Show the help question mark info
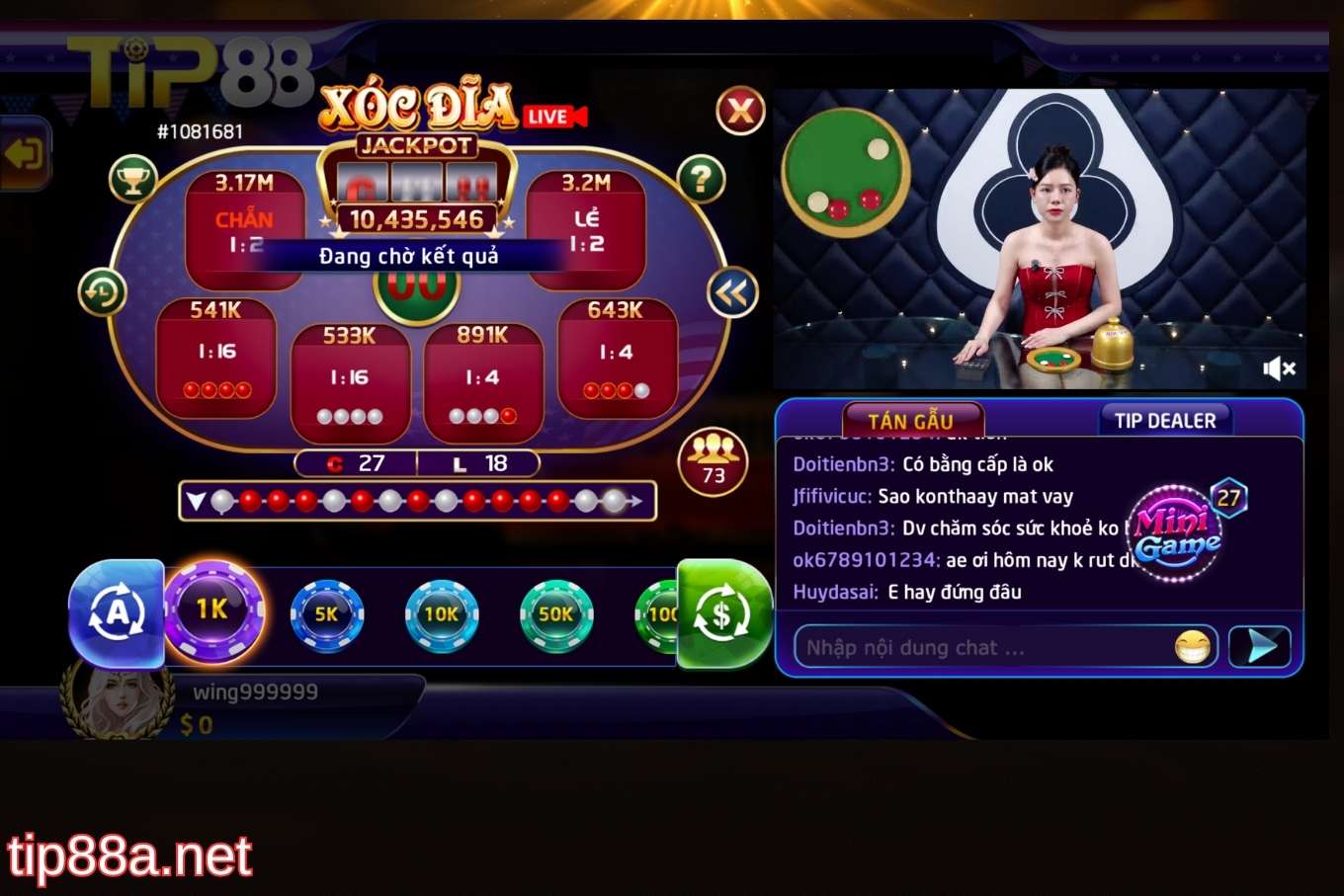Viewport: 1344px width, 896px height. 702,179
